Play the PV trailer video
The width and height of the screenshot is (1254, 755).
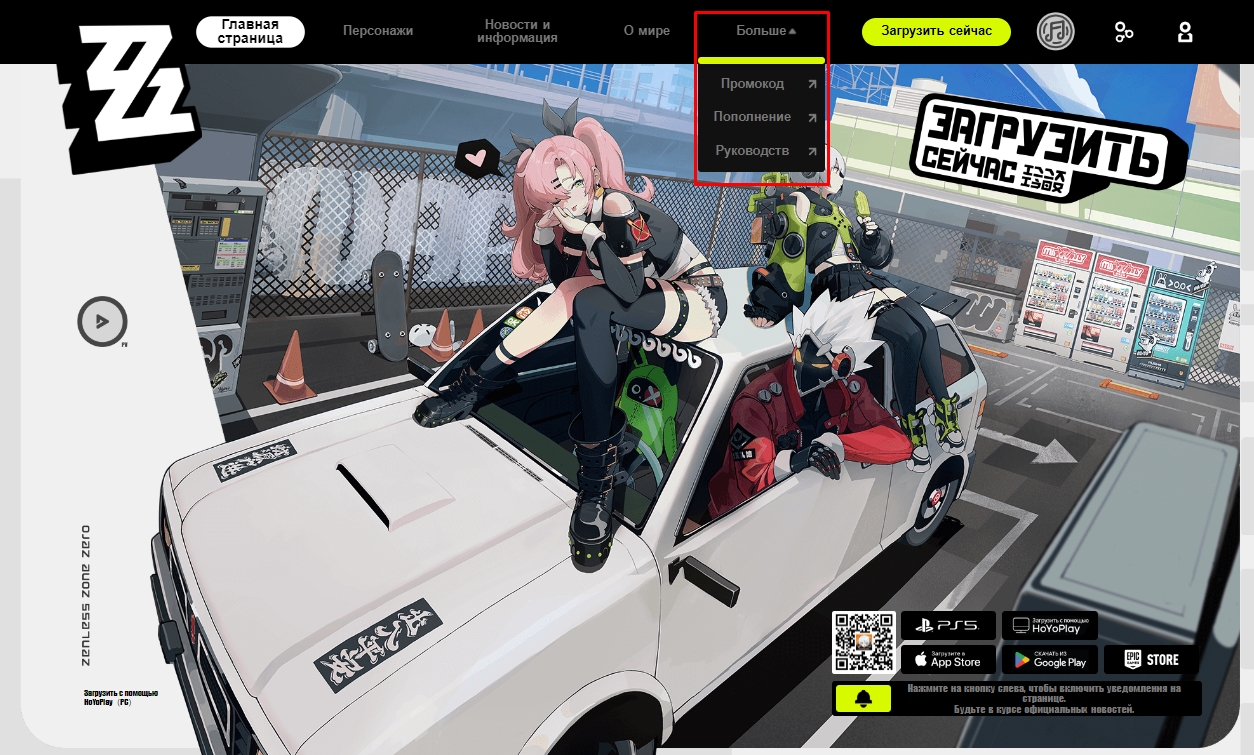tap(102, 322)
